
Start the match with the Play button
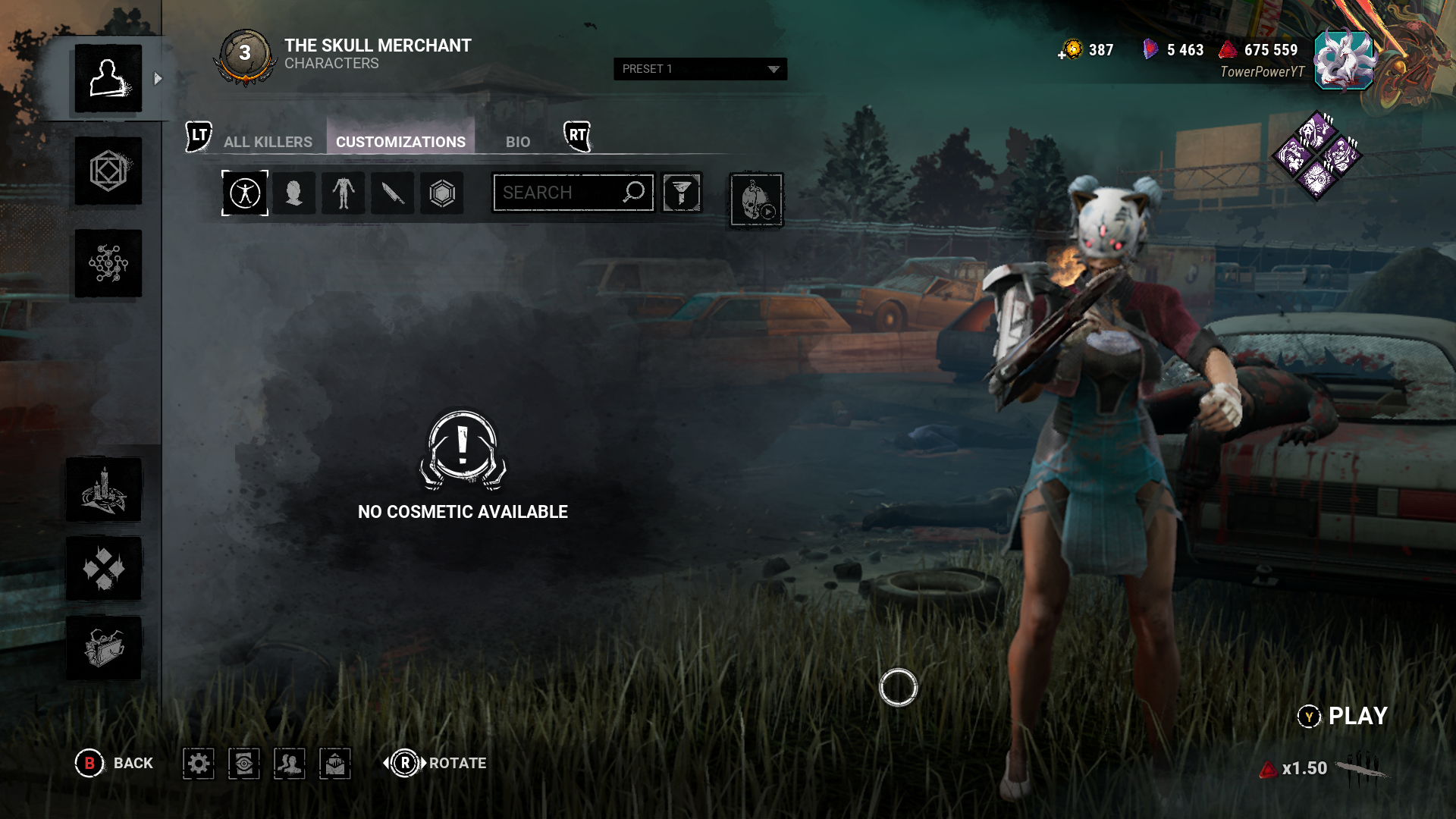tap(1344, 716)
